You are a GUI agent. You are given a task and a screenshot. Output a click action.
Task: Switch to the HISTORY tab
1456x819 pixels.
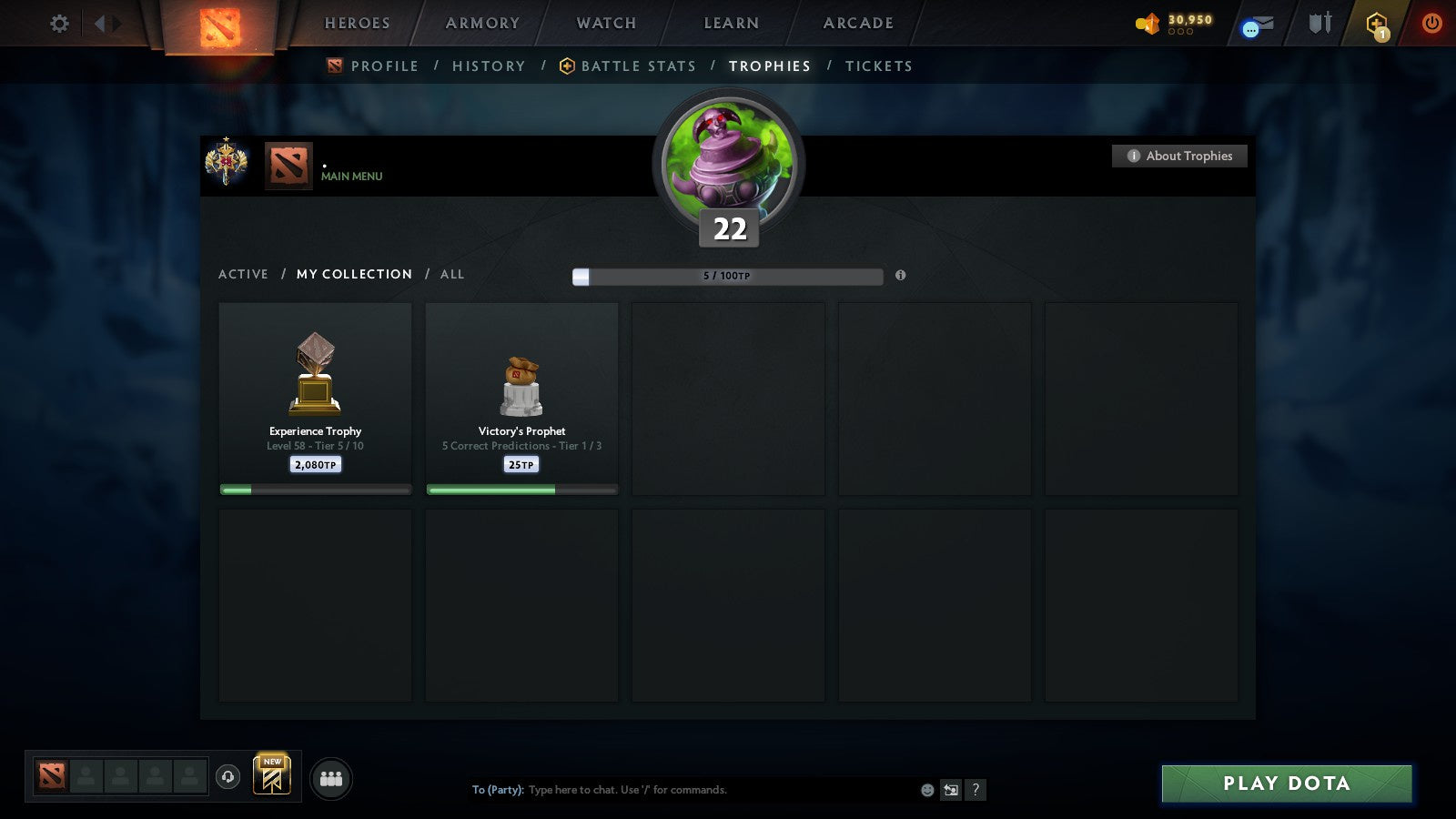(489, 66)
